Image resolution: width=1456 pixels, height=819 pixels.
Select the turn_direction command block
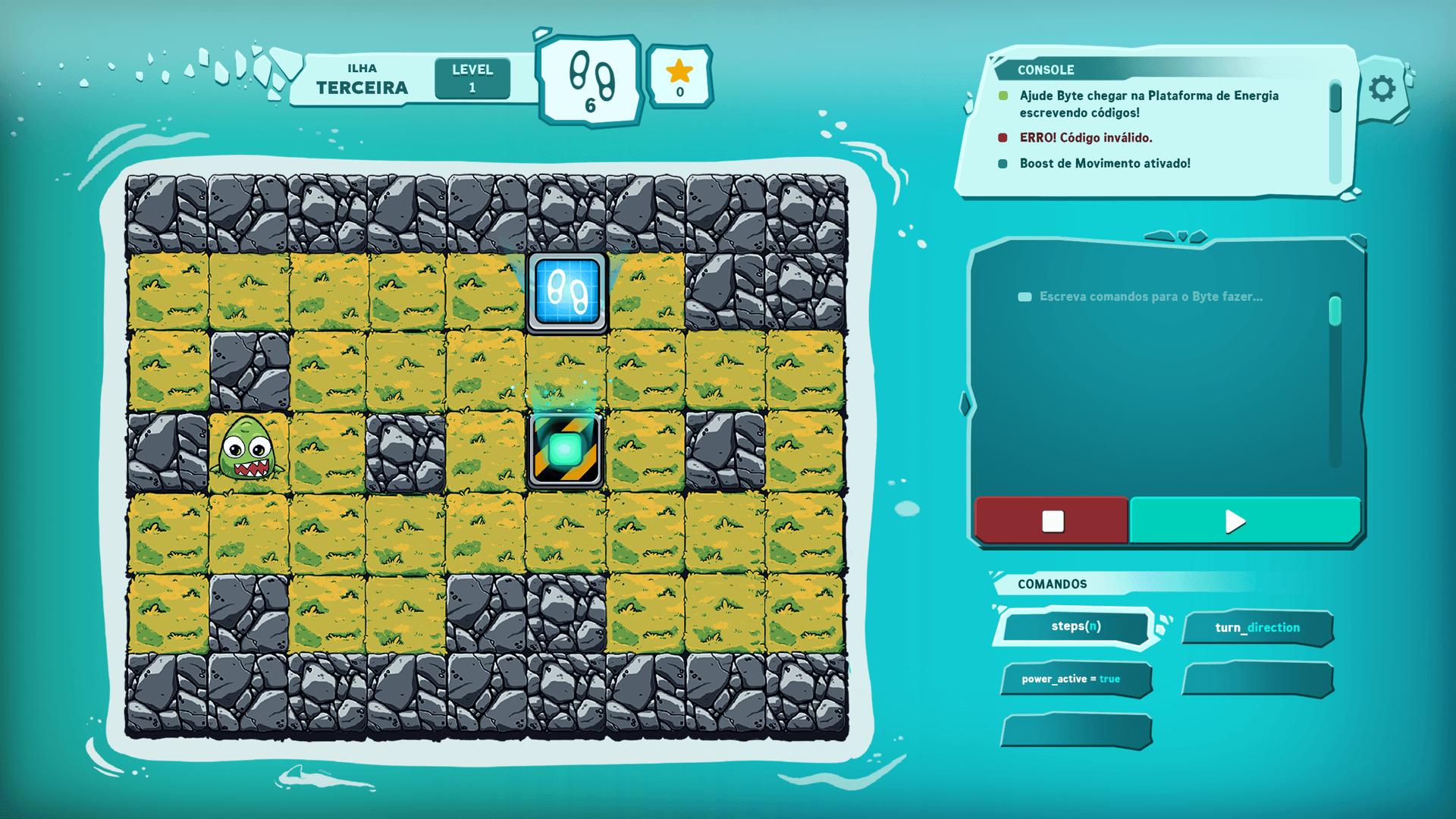1257,628
